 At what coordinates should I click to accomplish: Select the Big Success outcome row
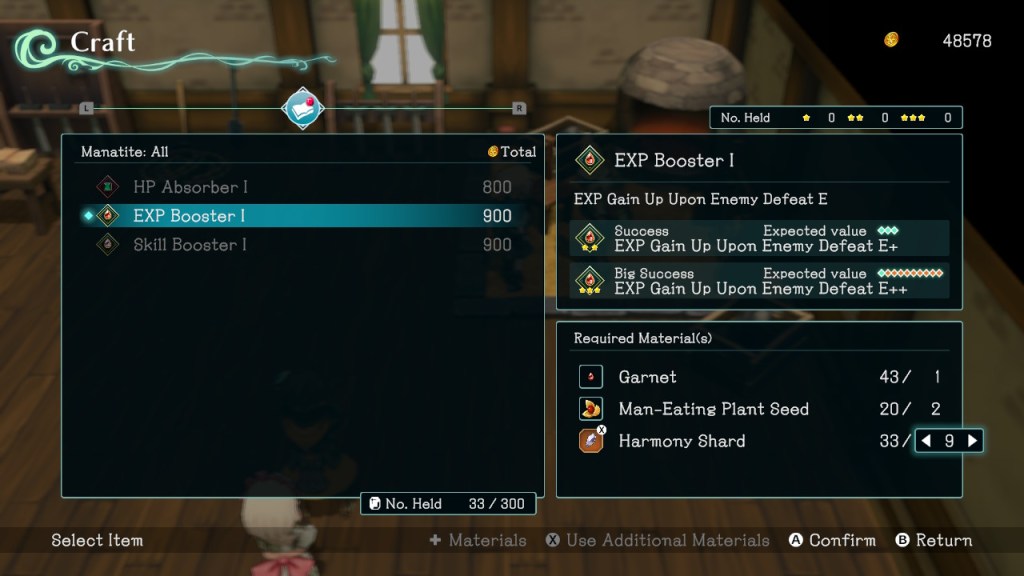coord(760,281)
